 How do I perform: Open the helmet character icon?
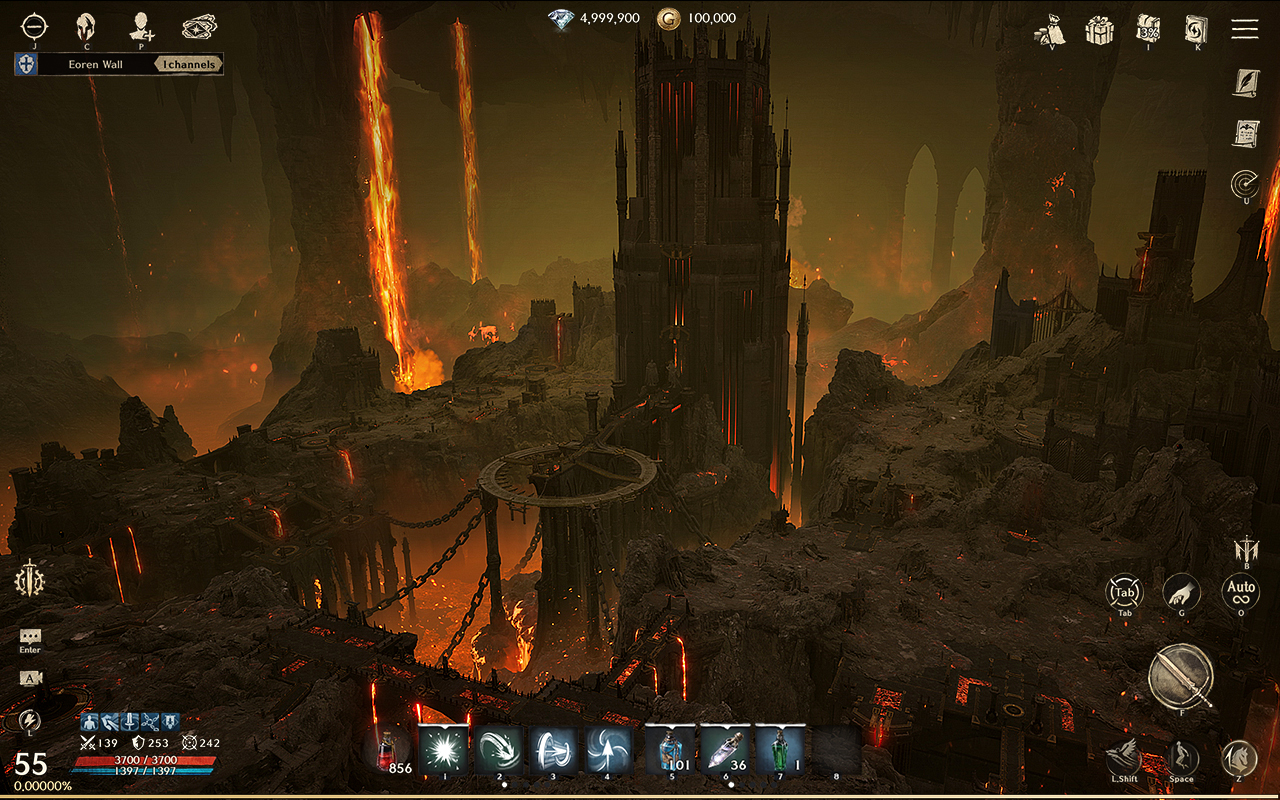87,27
